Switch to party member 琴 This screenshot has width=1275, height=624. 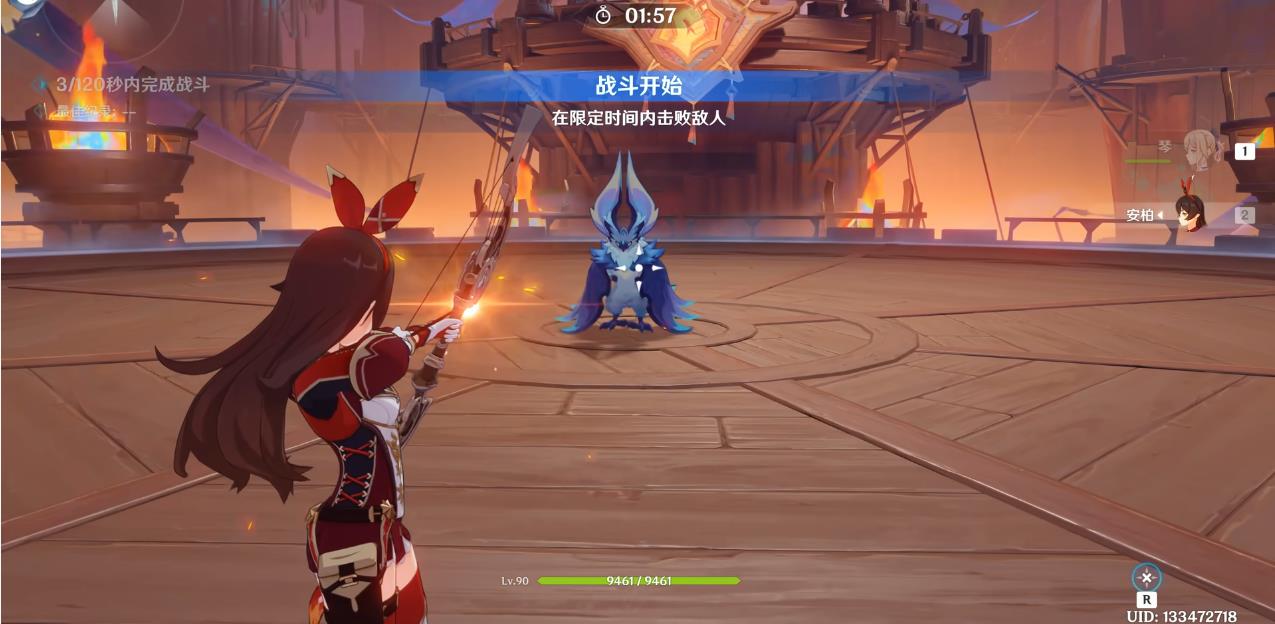(1199, 151)
